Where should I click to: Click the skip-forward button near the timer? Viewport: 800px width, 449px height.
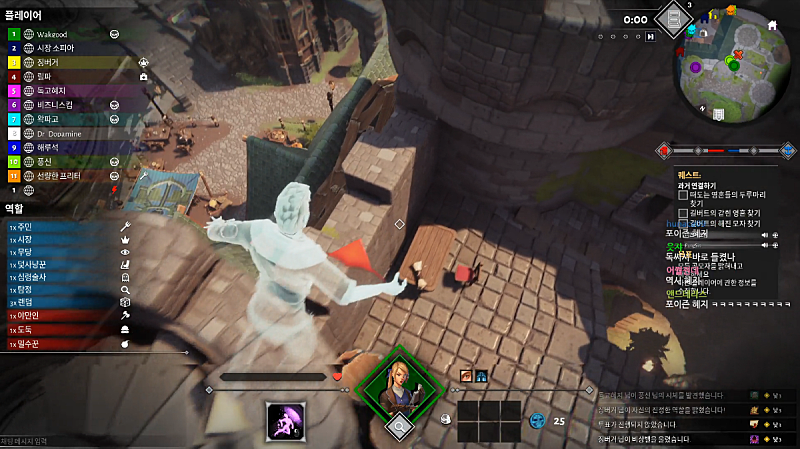[x=651, y=36]
